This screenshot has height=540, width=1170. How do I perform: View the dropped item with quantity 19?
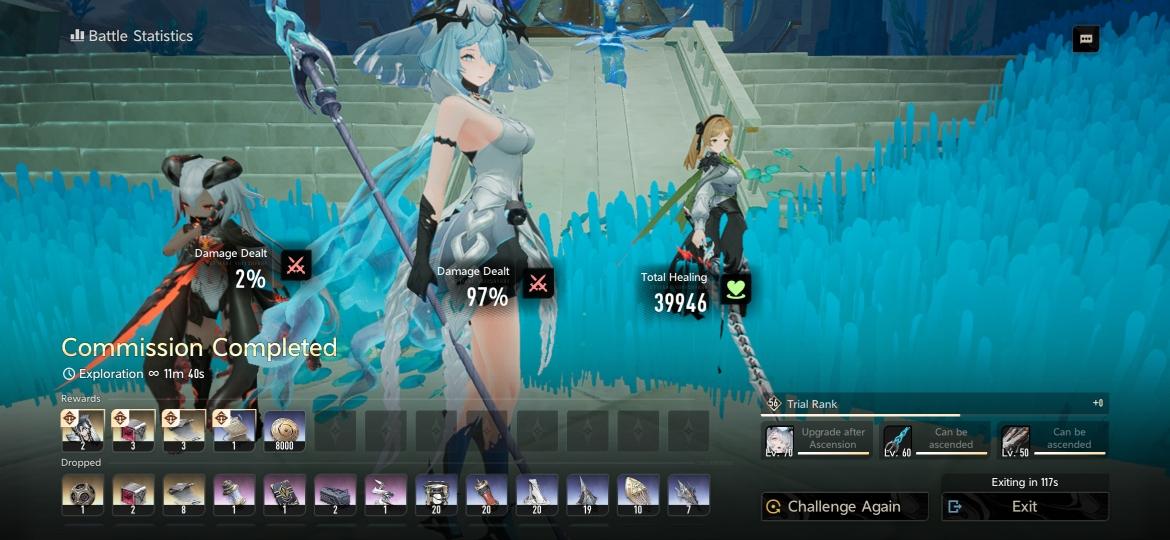pyautogui.click(x=588, y=495)
